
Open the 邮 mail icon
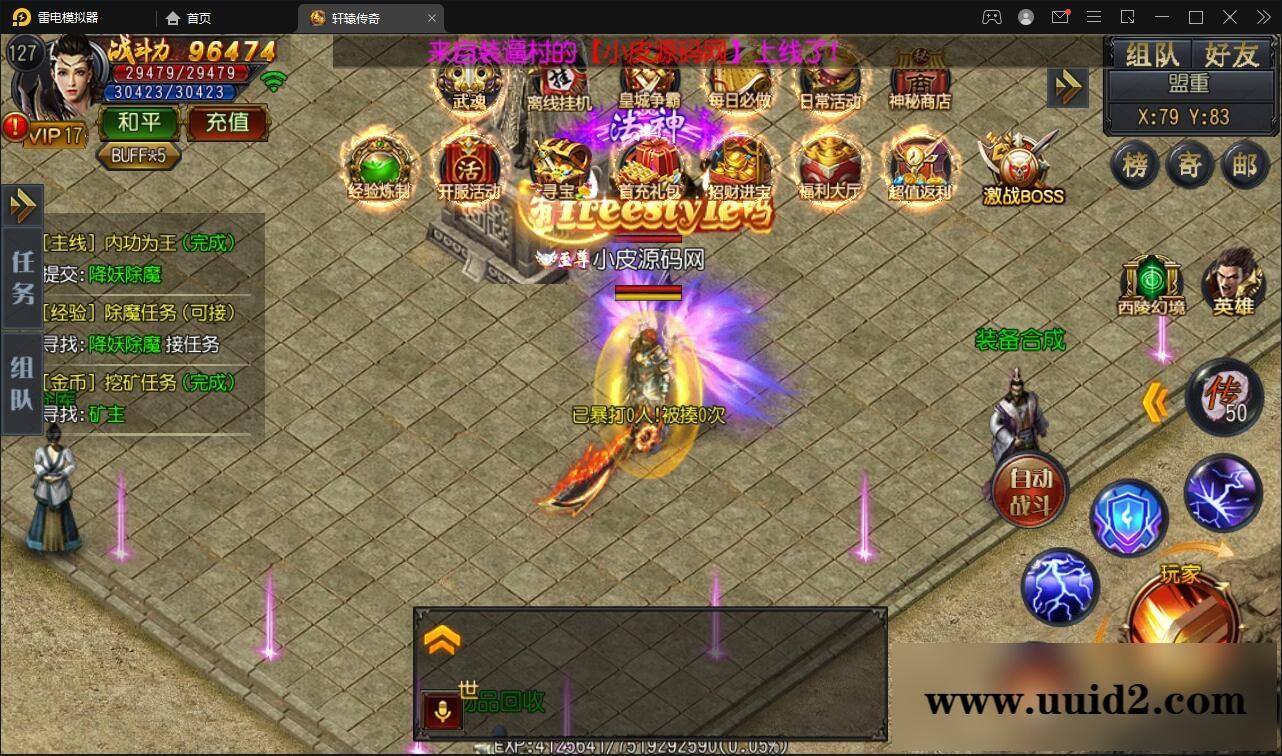tap(1245, 166)
